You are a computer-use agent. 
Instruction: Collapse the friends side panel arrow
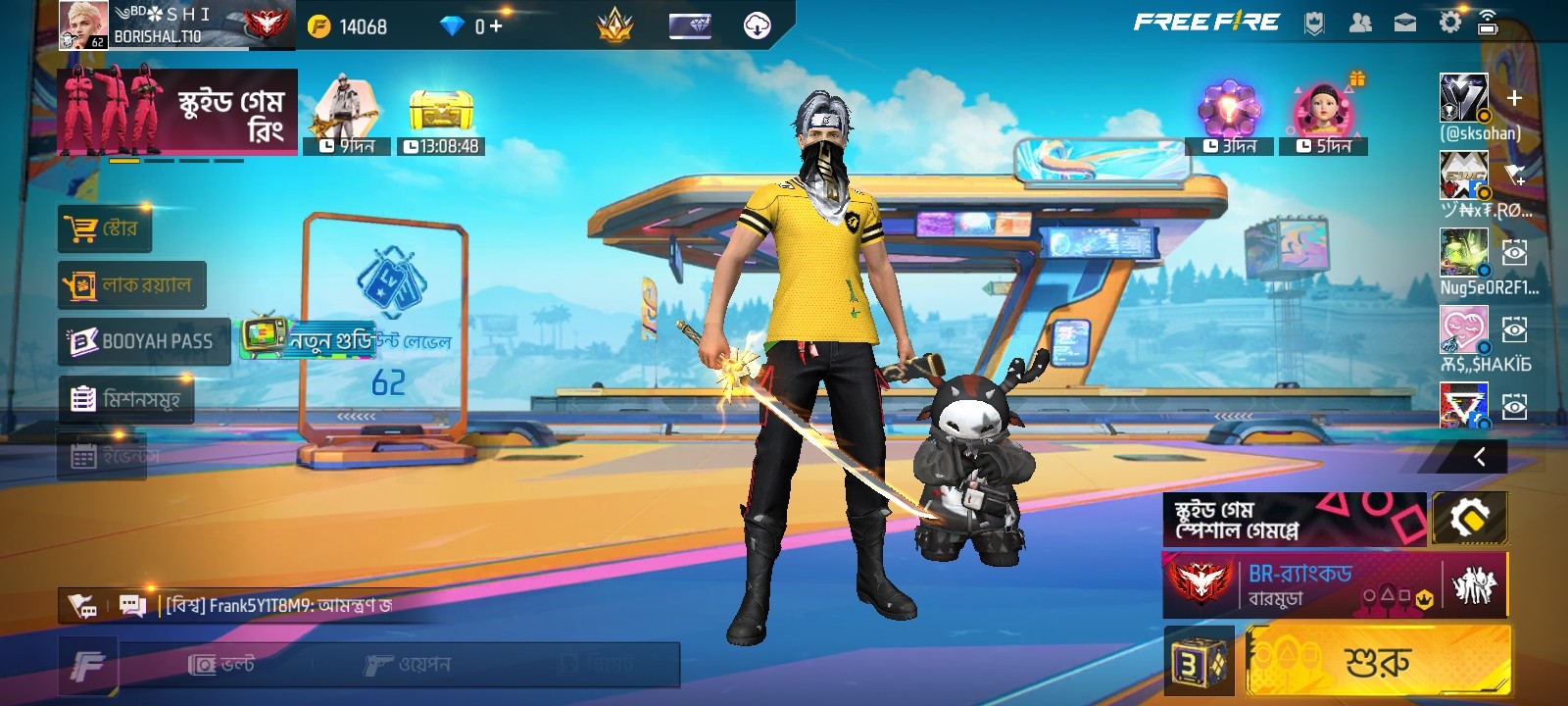(1480, 456)
